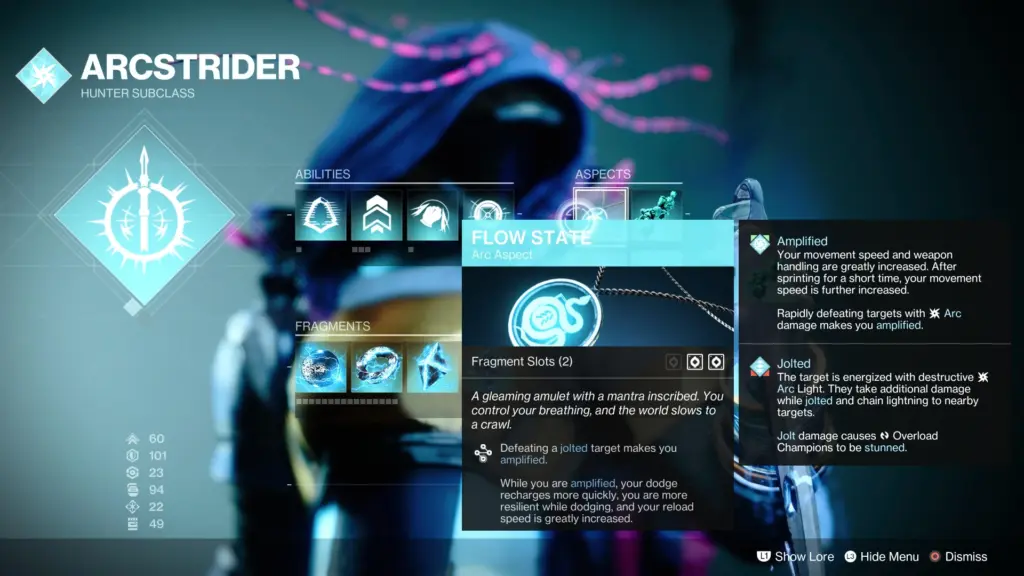Screen dimensions: 1024x576
Task: Pick the fist melee ability icon
Action: [x=432, y=214]
